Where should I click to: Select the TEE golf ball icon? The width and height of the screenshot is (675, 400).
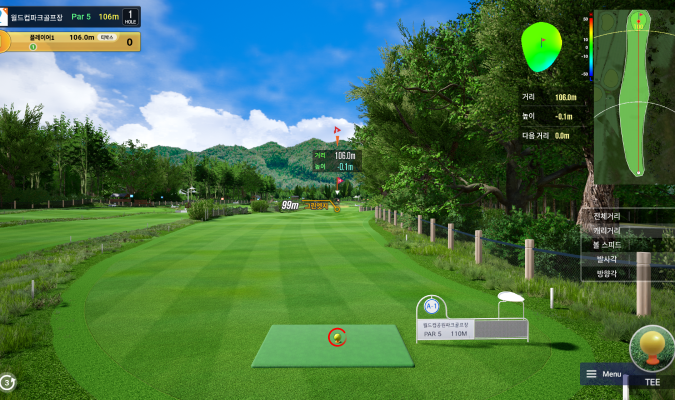pyautogui.click(x=652, y=349)
